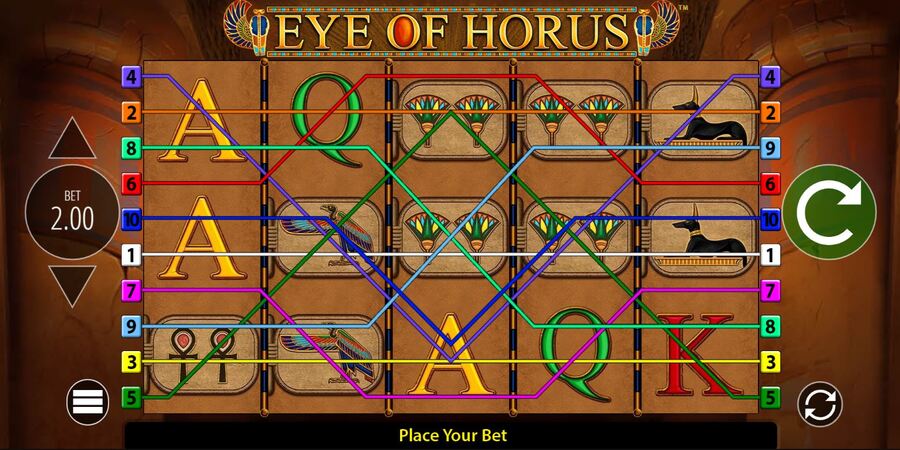Open the hamburger menu

(x=88, y=402)
